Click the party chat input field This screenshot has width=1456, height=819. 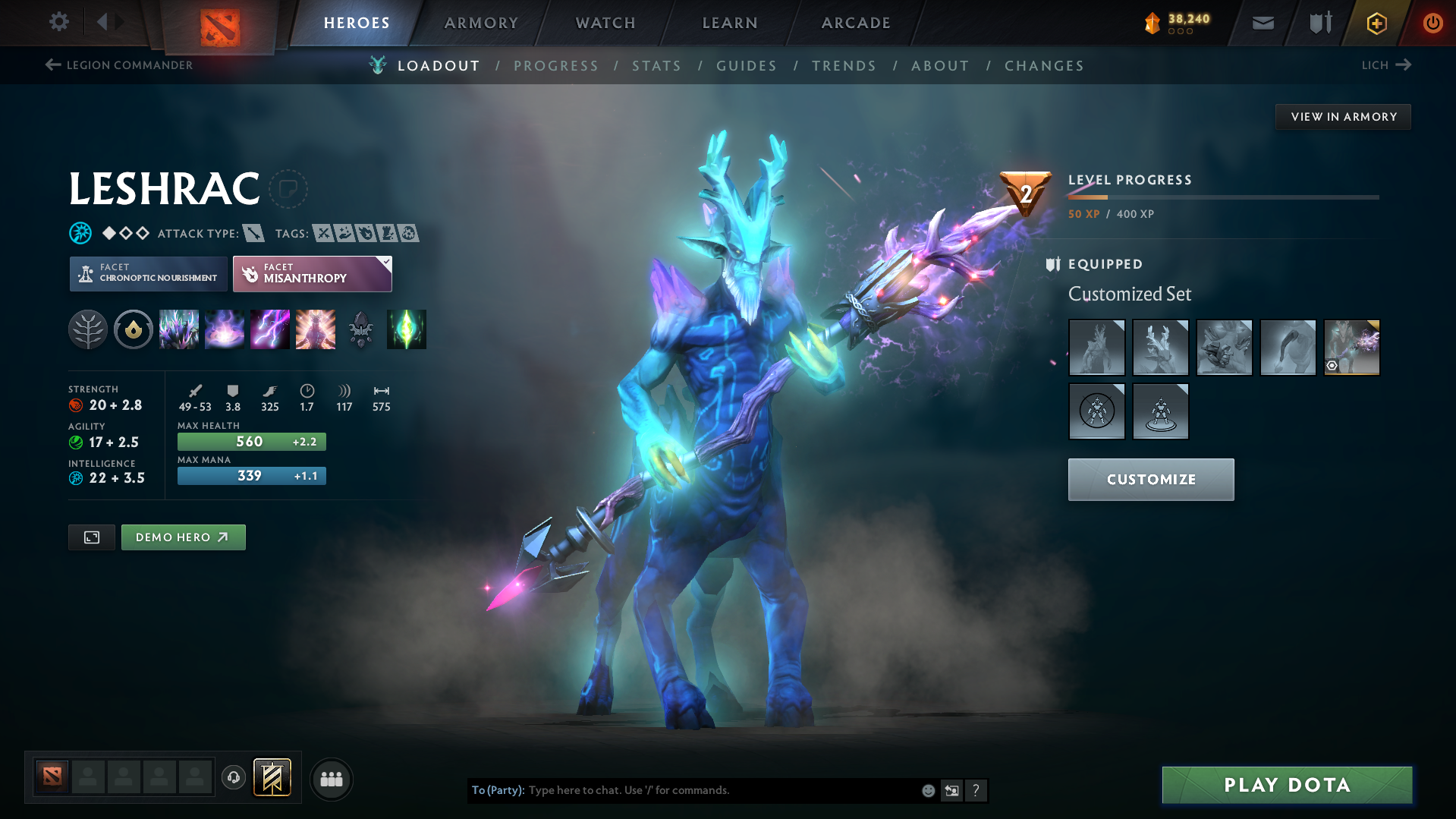tap(721, 790)
